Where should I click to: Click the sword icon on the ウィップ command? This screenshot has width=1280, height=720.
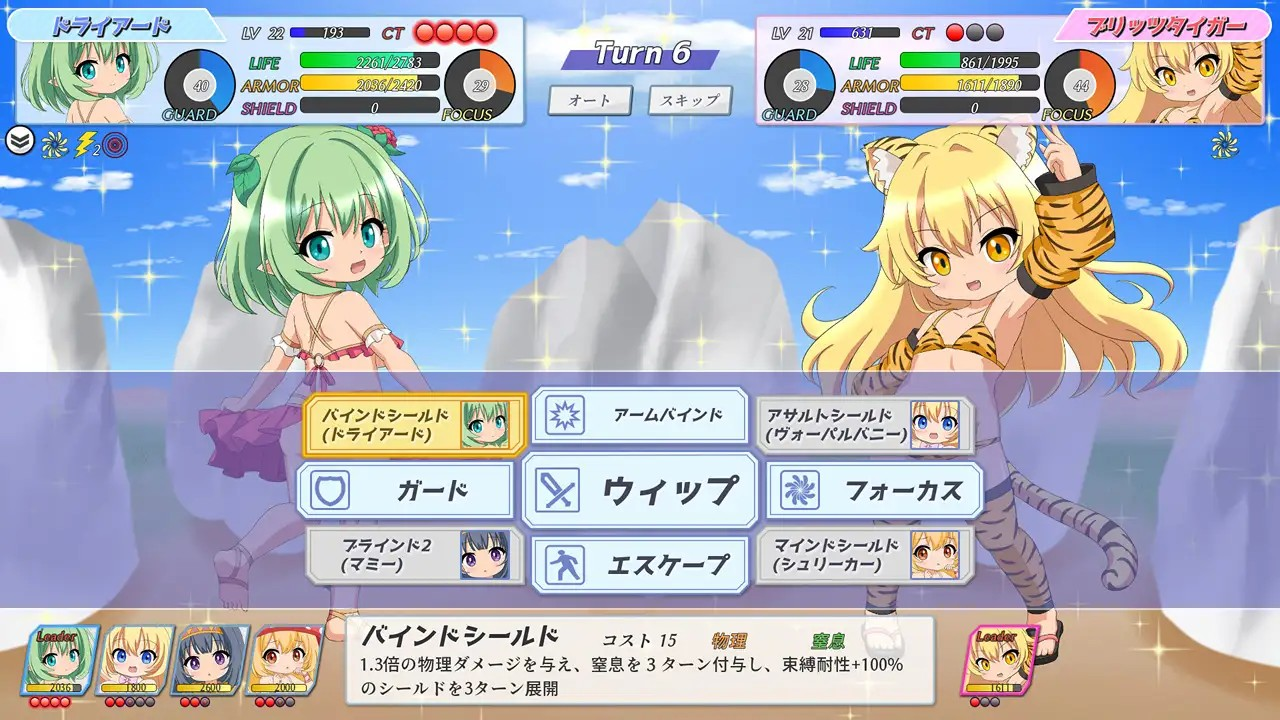(x=556, y=490)
